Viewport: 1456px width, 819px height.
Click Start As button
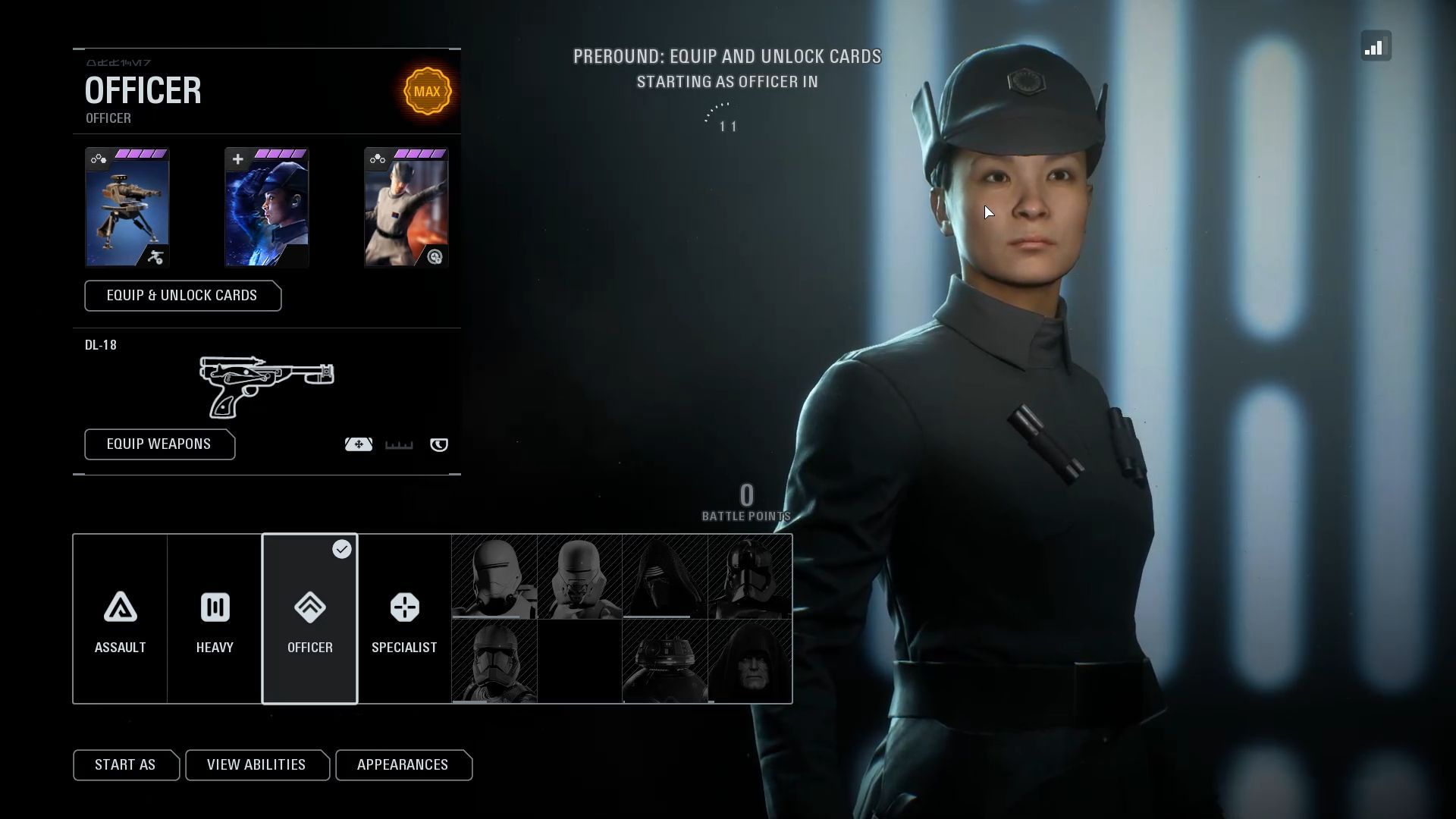(125, 765)
